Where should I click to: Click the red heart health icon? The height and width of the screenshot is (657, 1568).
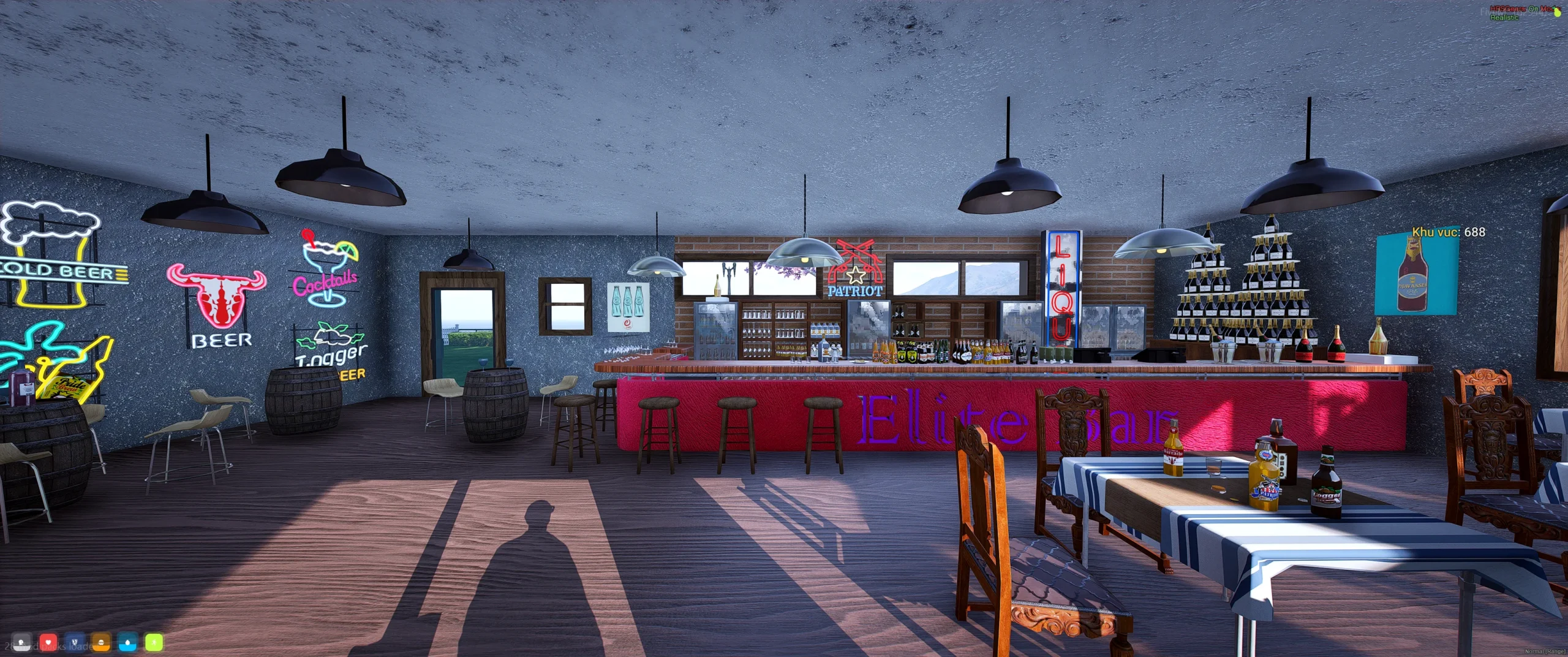[x=48, y=645]
